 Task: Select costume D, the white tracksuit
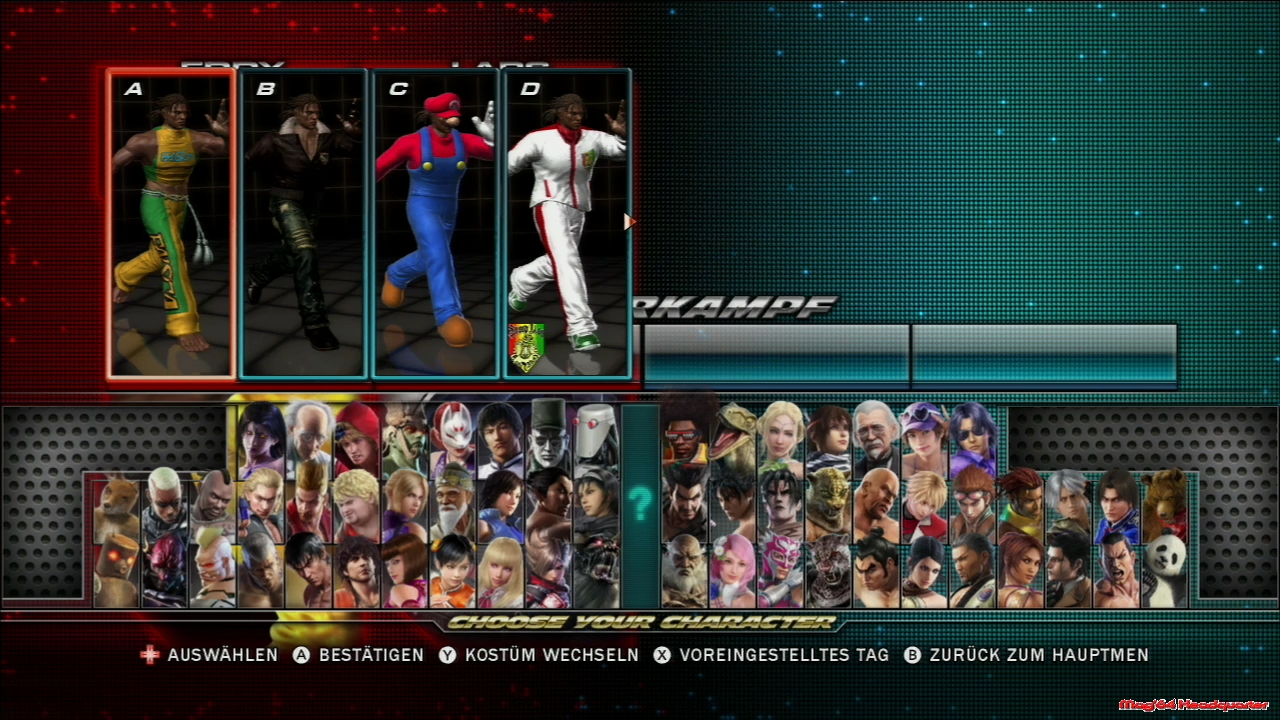(x=567, y=224)
